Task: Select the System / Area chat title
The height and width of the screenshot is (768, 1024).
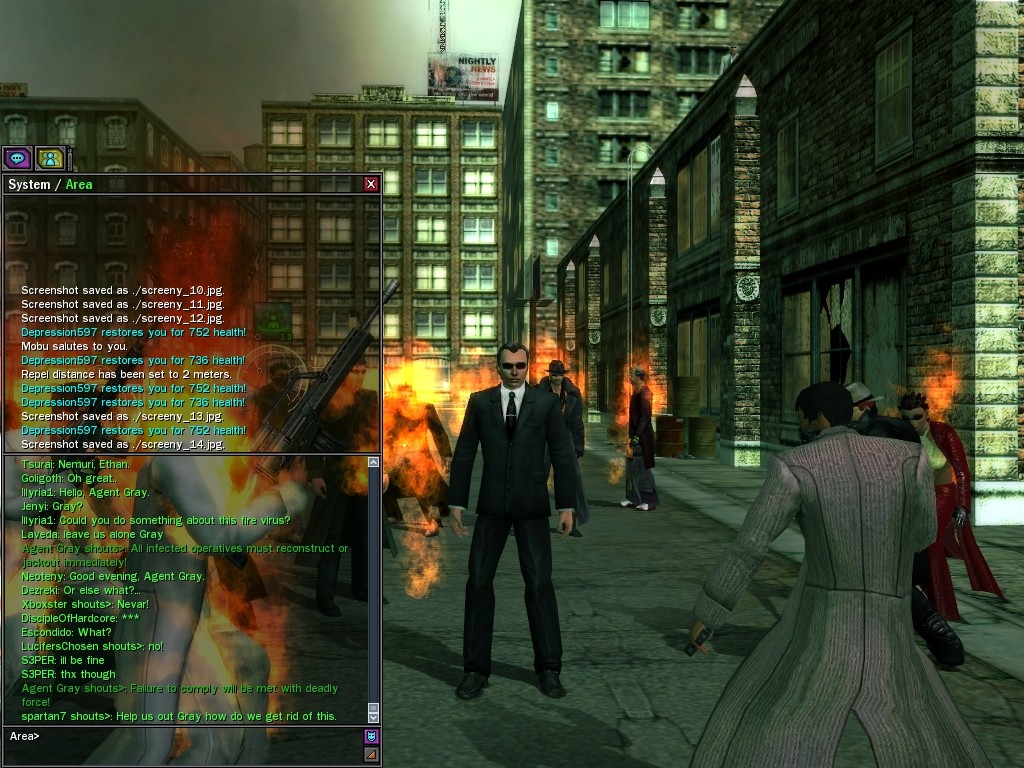Action: coord(50,184)
